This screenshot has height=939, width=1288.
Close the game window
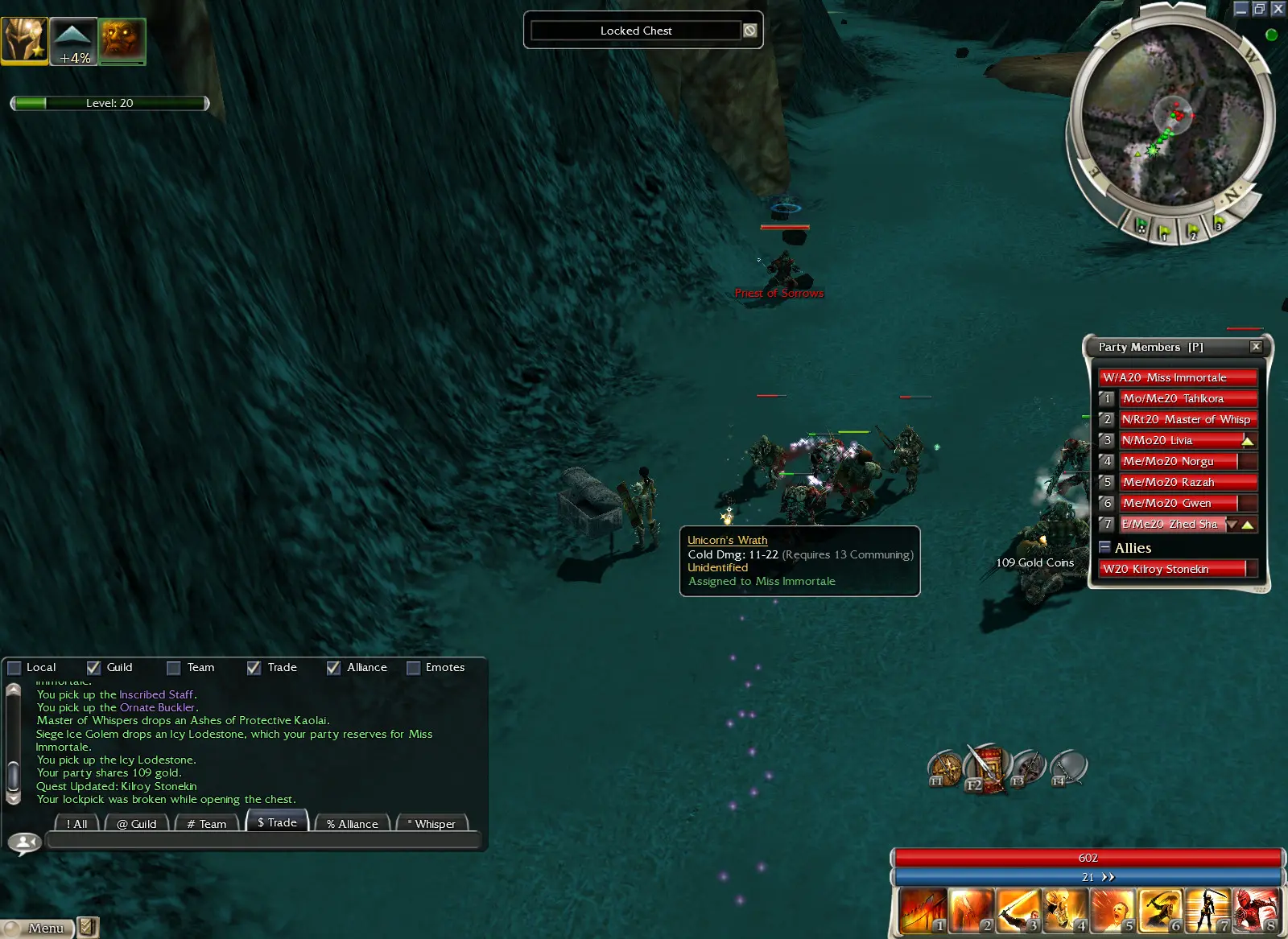1278,9
